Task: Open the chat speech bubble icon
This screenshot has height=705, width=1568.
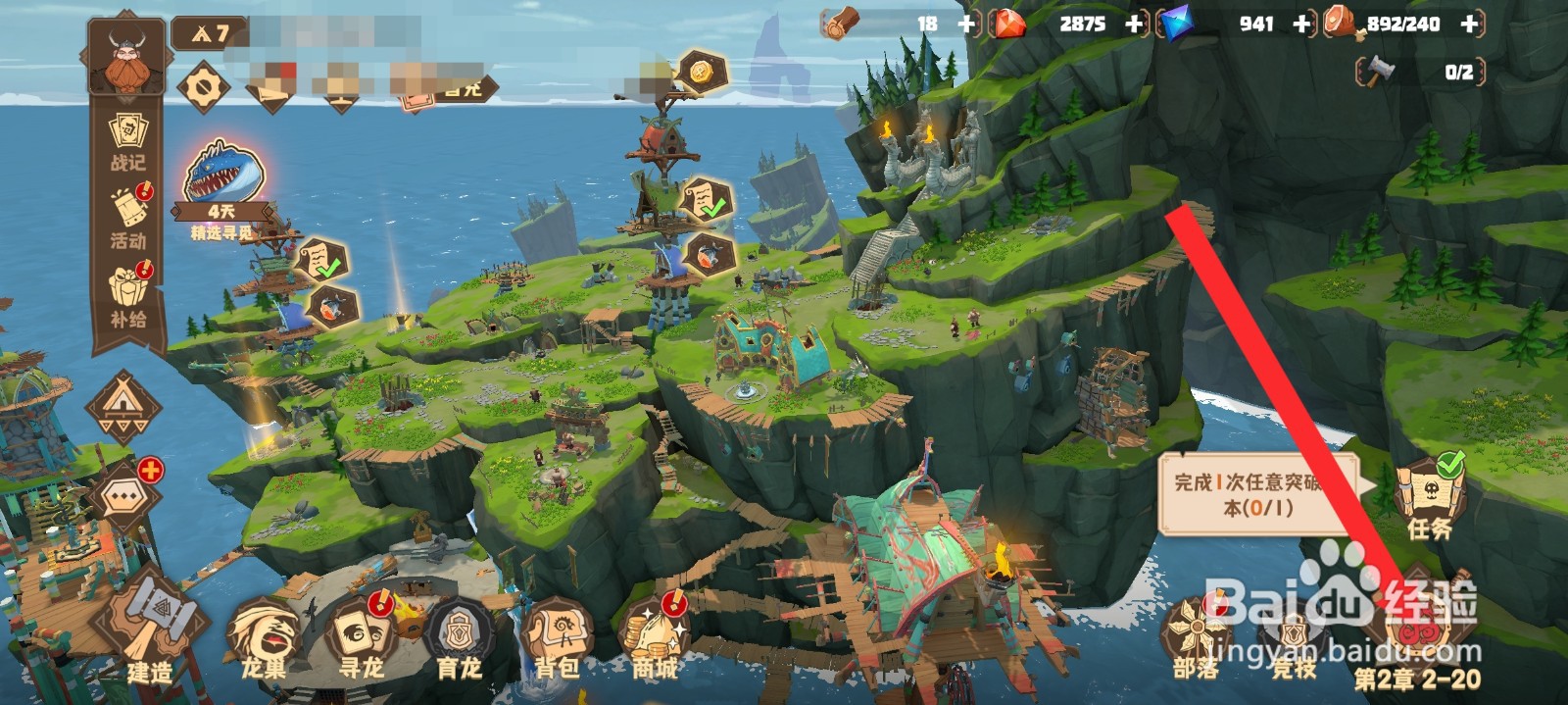Action: click(x=123, y=495)
